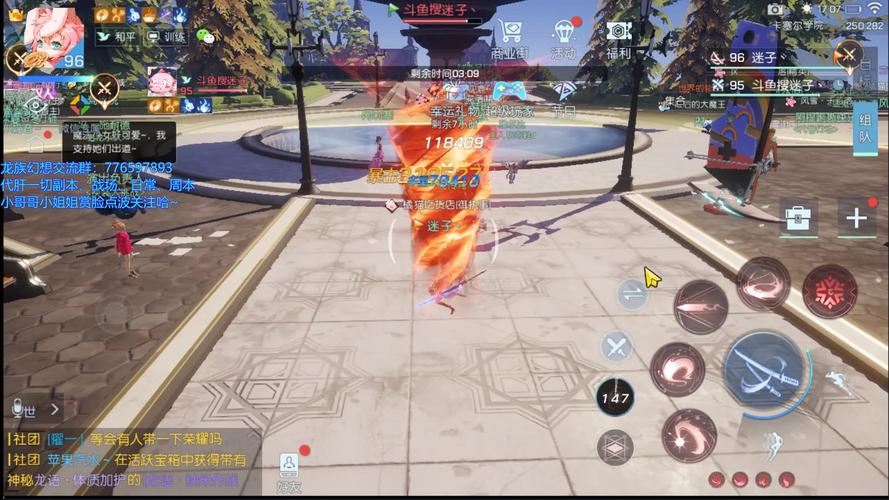Open the green WeChat icon
Viewport: 889px width, 500px height.
205,37
